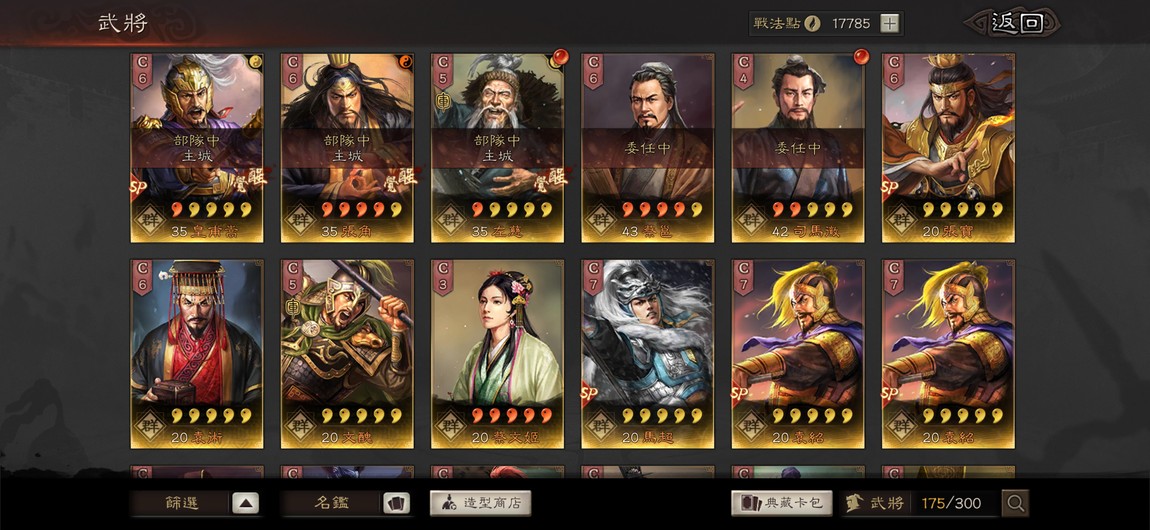This screenshot has width=1150, height=530.
Task: Open the 袁術 general card
Action: pyautogui.click(x=197, y=354)
